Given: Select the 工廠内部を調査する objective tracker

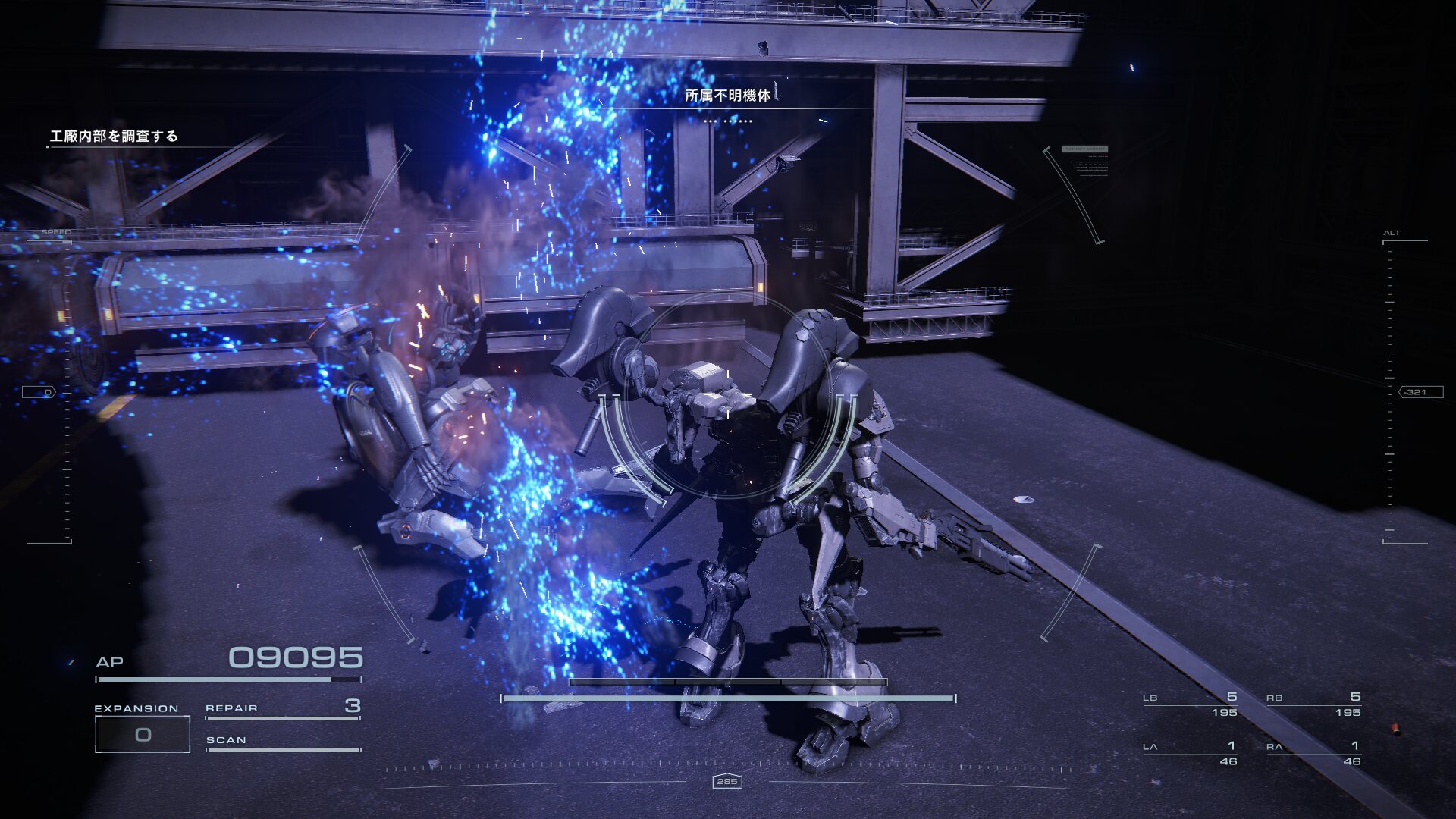Looking at the screenshot, I should coord(114,136).
